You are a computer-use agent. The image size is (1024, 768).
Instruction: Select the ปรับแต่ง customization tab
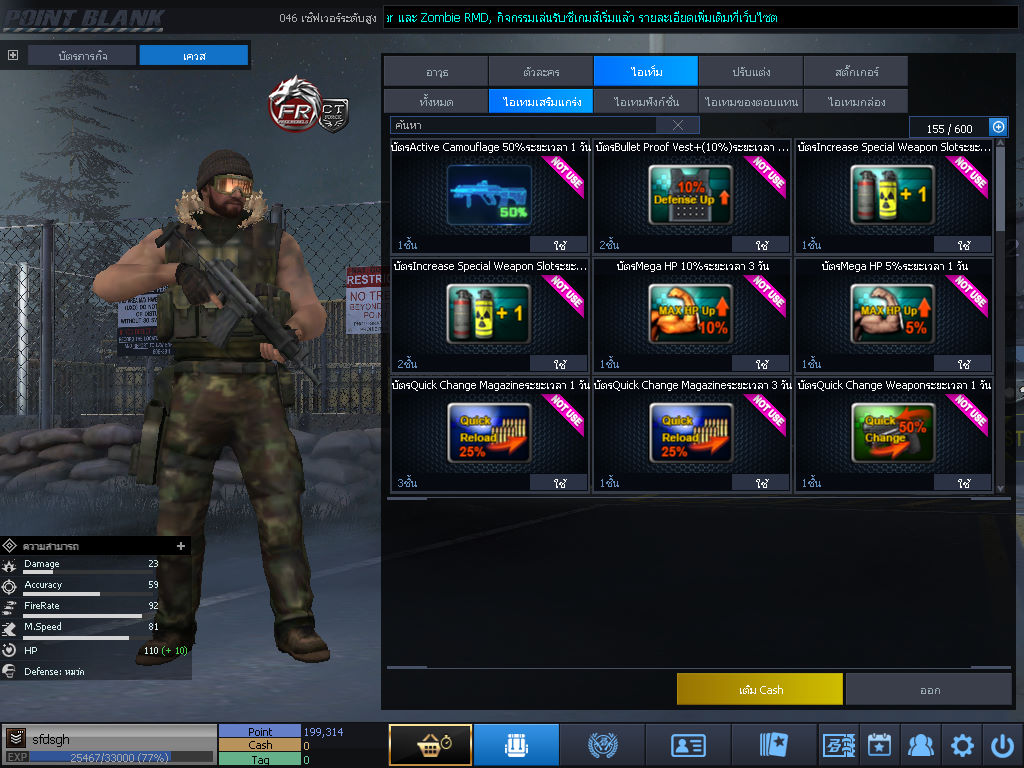[x=750, y=72]
